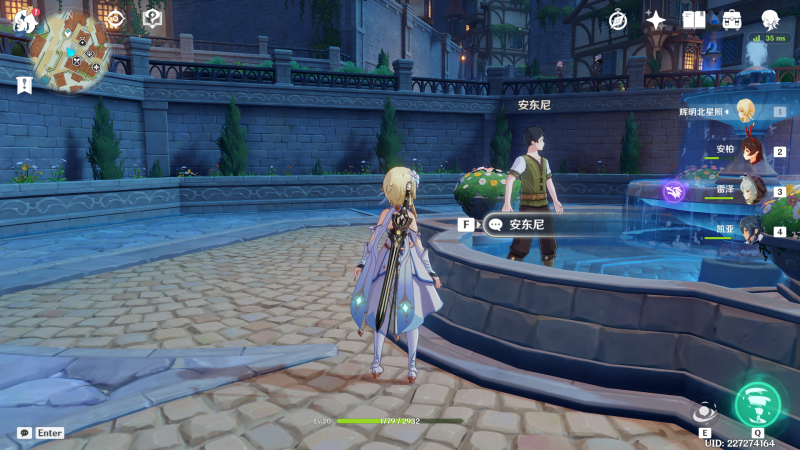
Task: Open the Adventurer Handbook book icon
Action: (694, 20)
